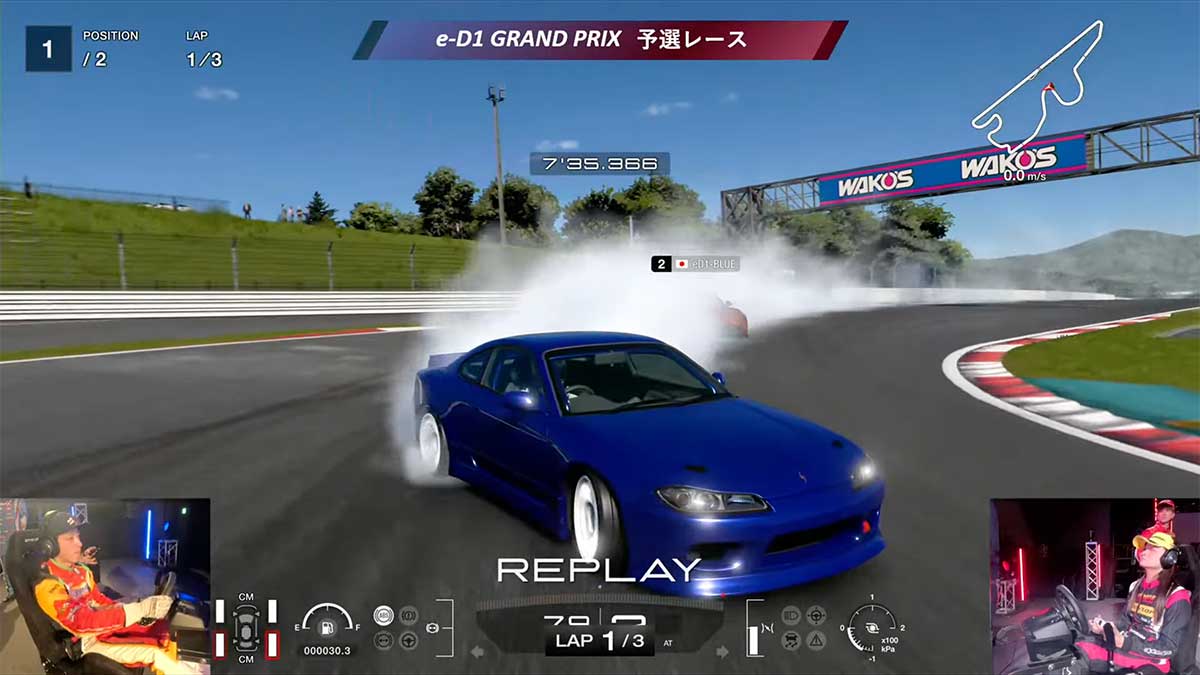
Task: Select the left driver webcam feed
Action: tap(105, 586)
